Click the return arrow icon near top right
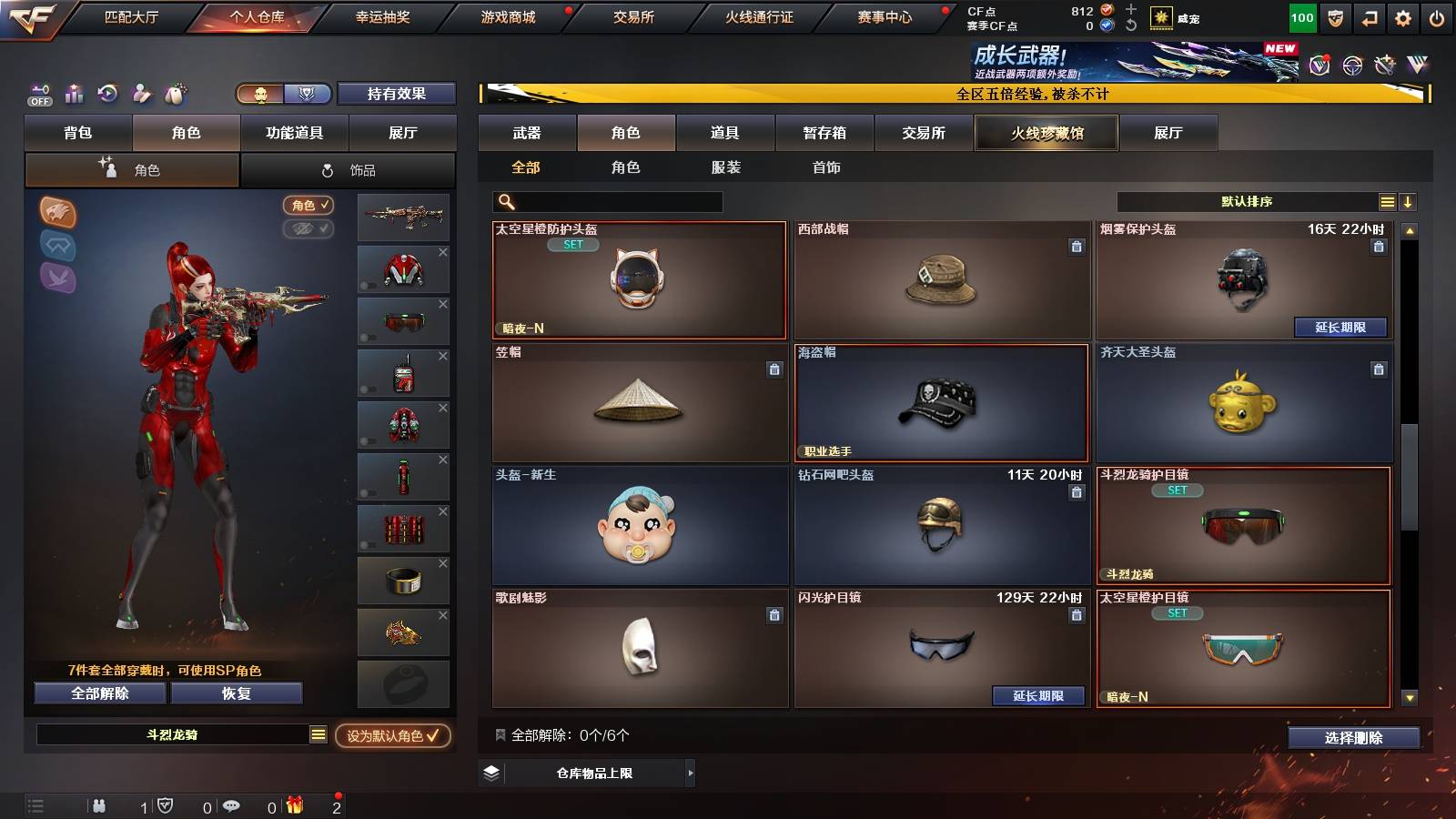 coord(1369,15)
